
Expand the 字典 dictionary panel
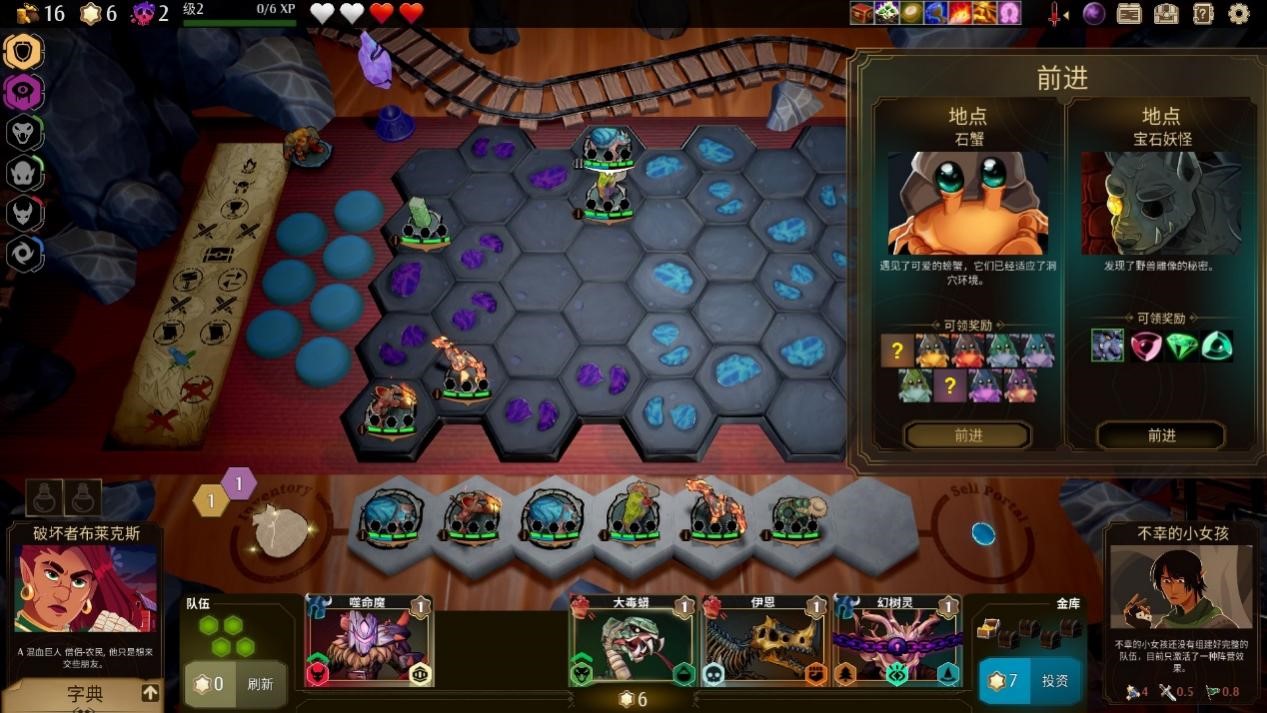click(x=84, y=693)
